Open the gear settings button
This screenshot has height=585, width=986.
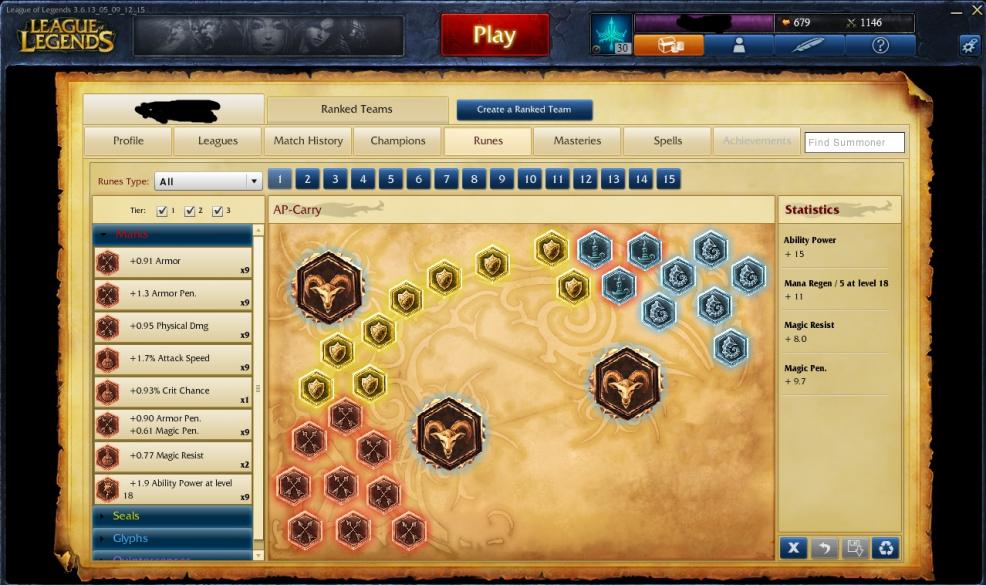969,45
